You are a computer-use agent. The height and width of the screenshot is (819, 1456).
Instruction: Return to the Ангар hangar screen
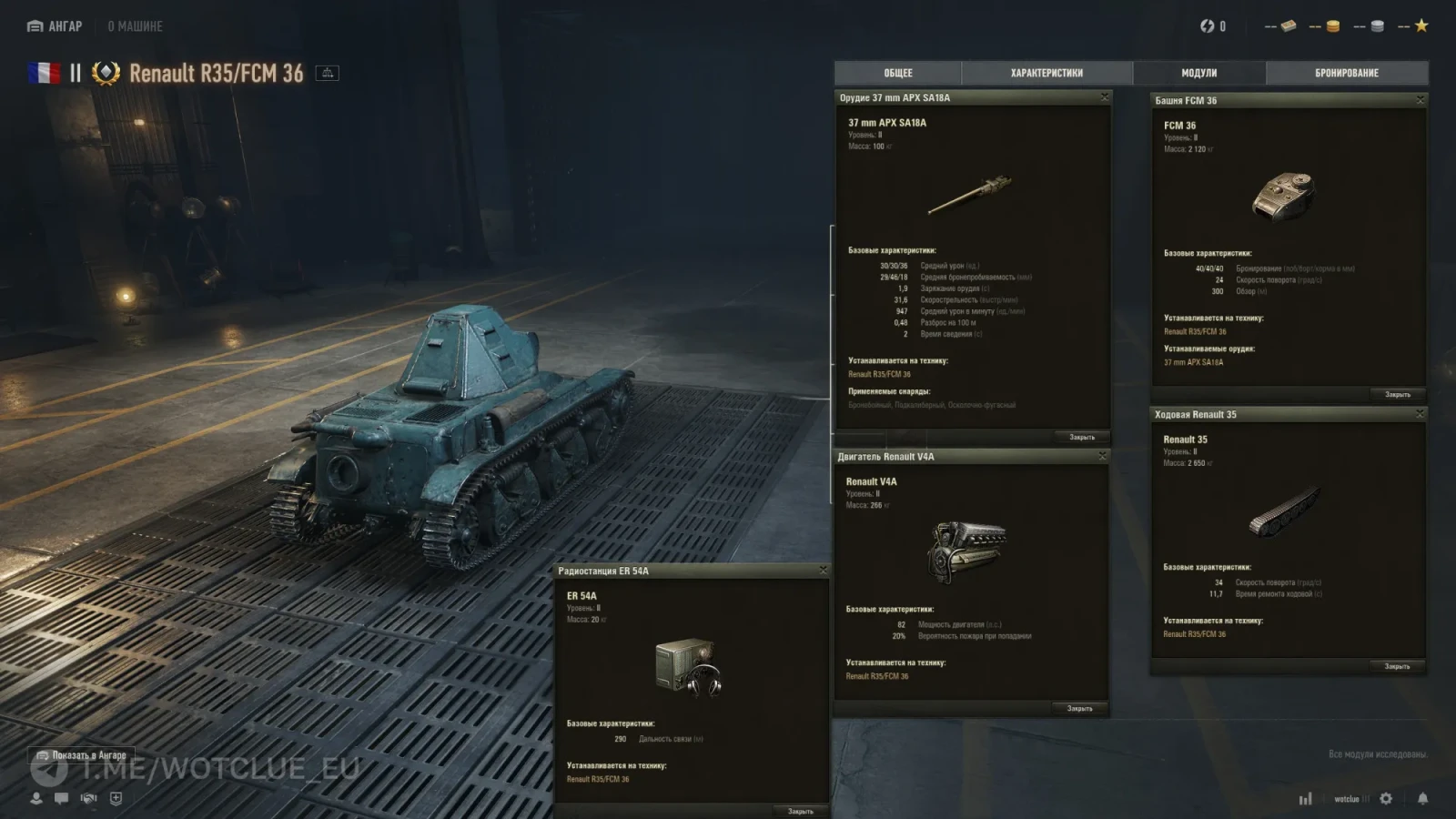pos(55,26)
